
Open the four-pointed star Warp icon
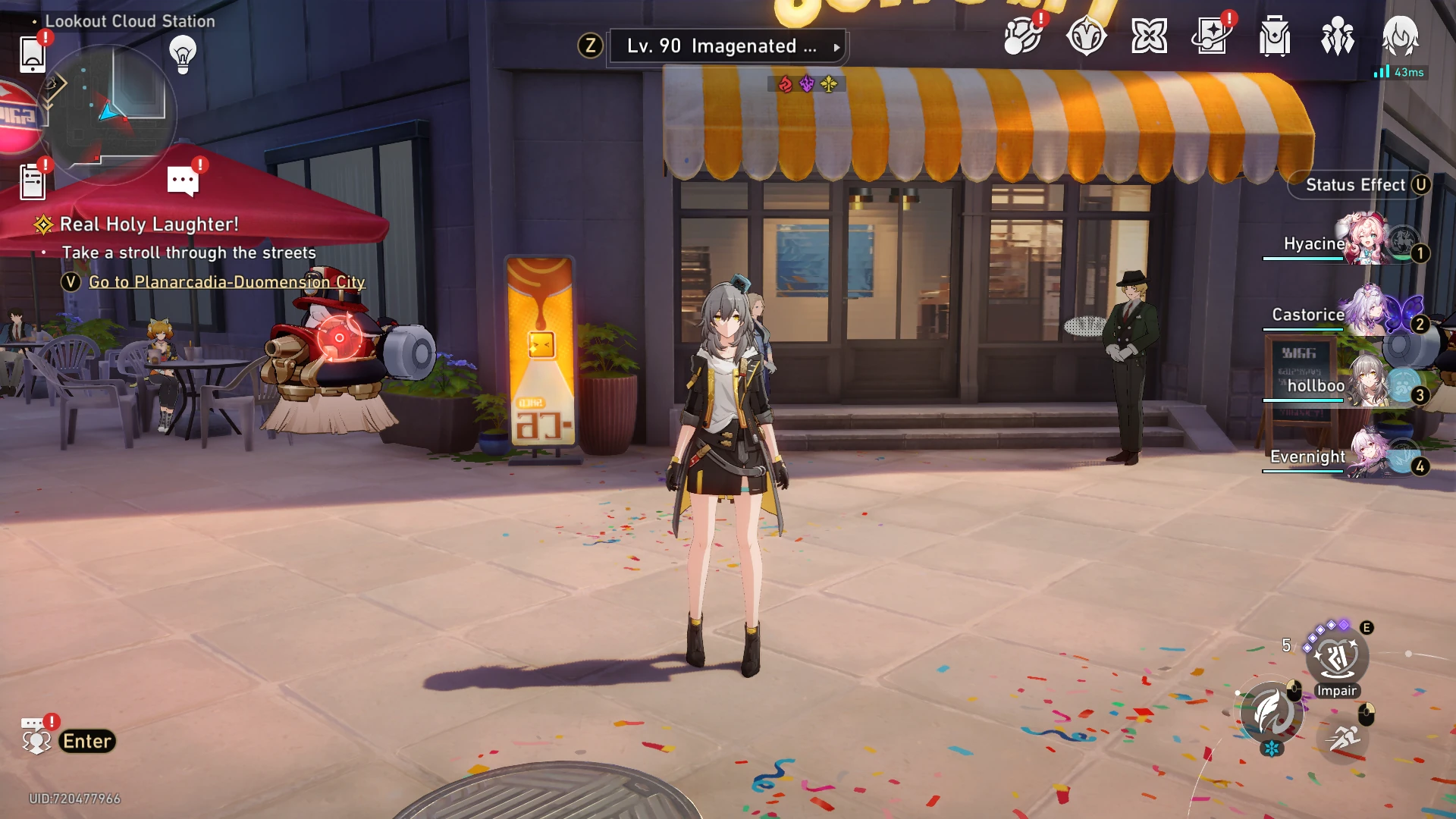(x=1149, y=36)
